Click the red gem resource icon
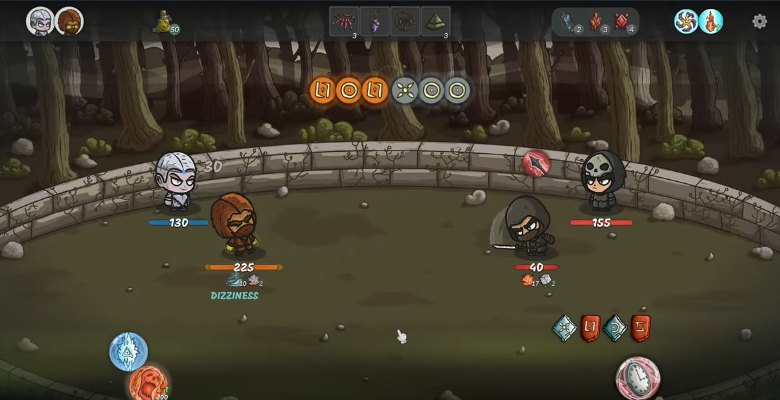 [621, 21]
